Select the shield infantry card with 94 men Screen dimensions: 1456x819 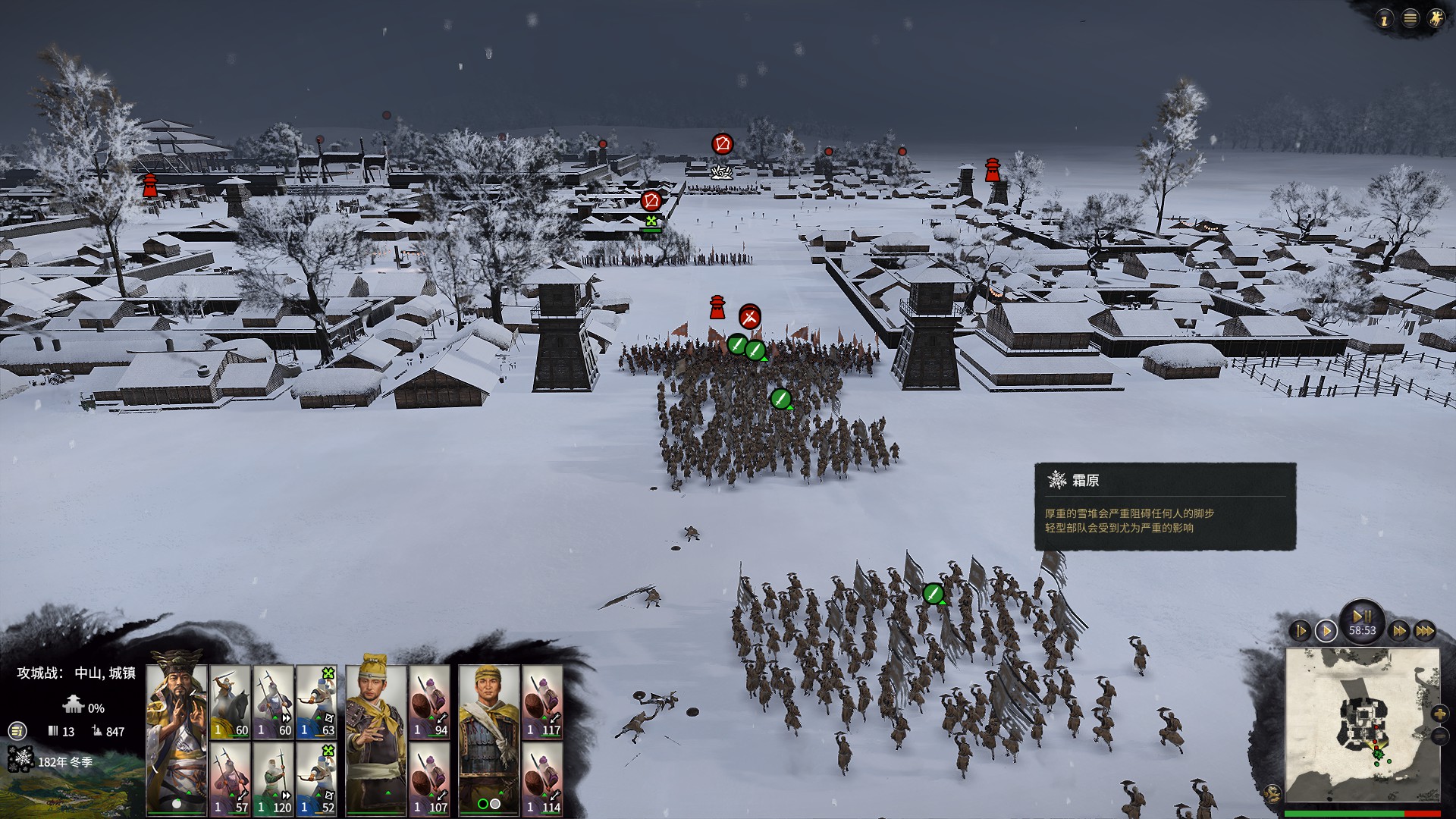tap(430, 701)
